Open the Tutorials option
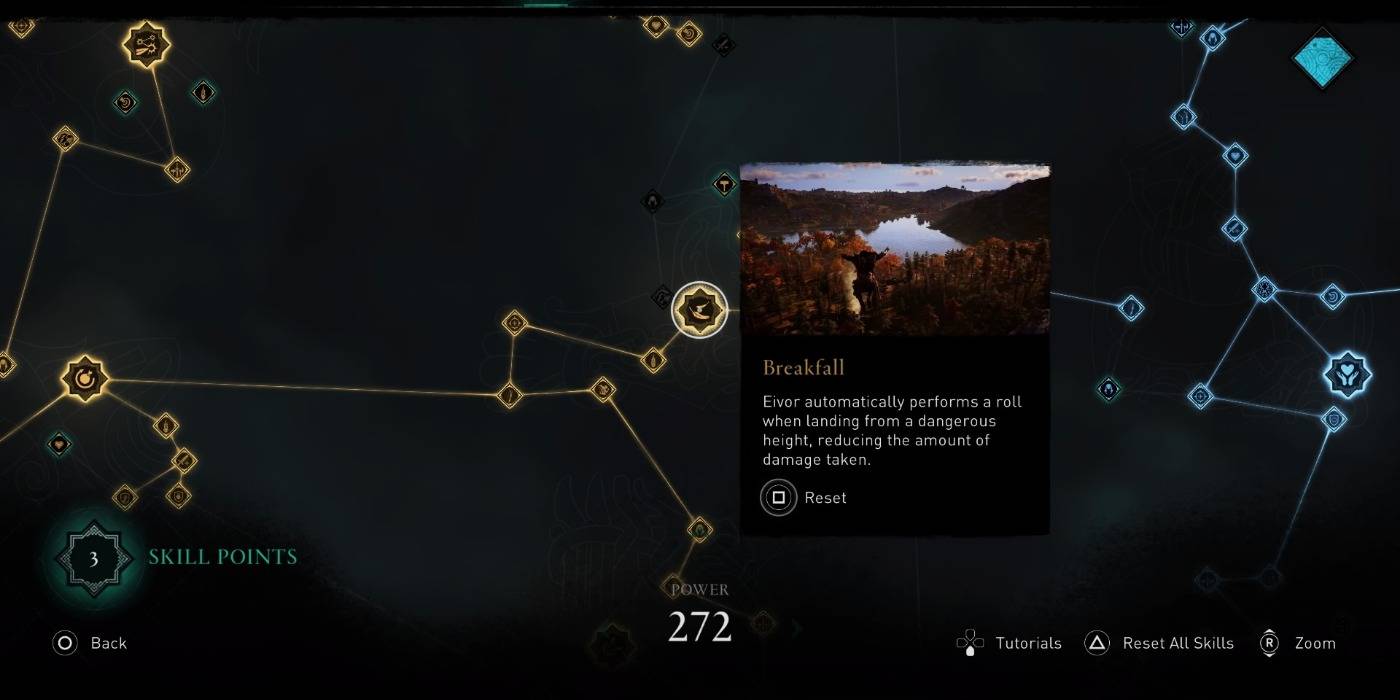Screen dimensions: 1400x700 [x=1010, y=643]
